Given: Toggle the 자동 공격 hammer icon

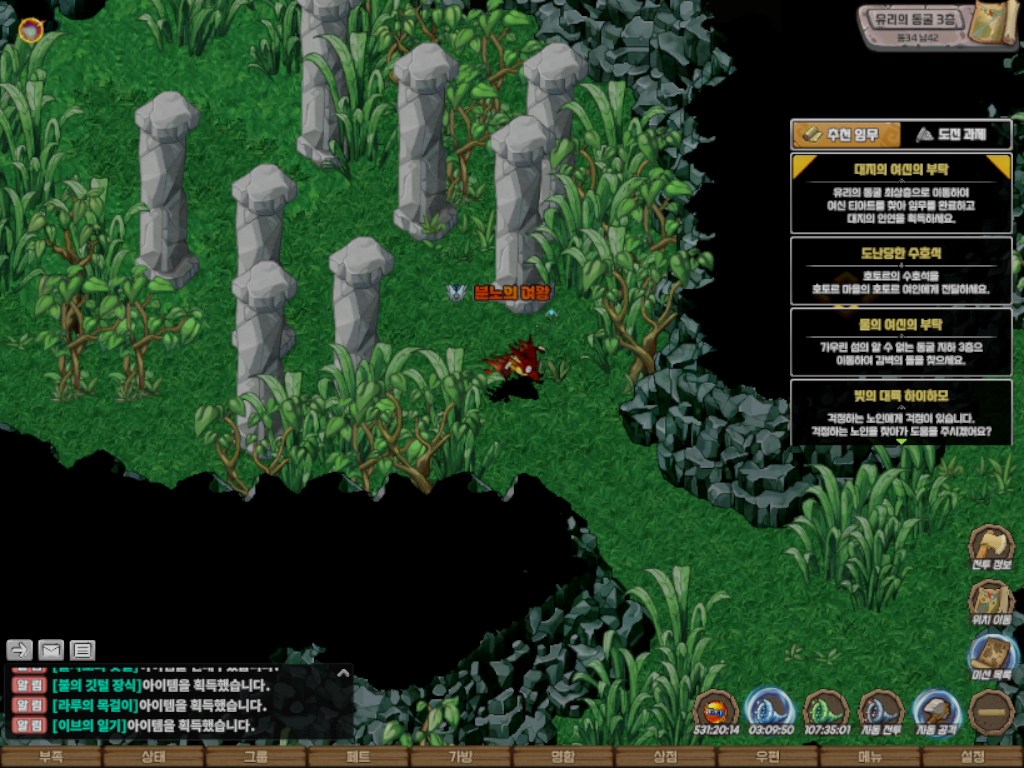Looking at the screenshot, I should (936, 713).
